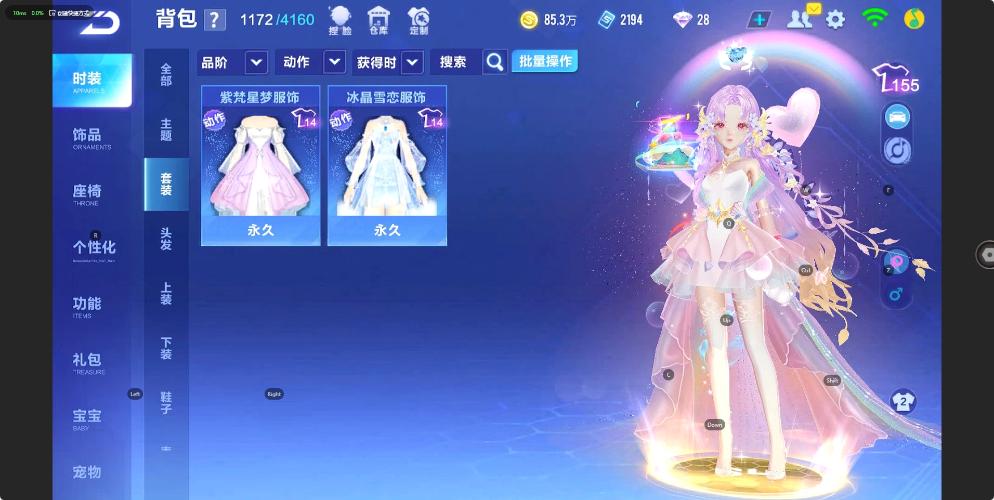Choose the 头发 hair sub-tab

click(166, 238)
